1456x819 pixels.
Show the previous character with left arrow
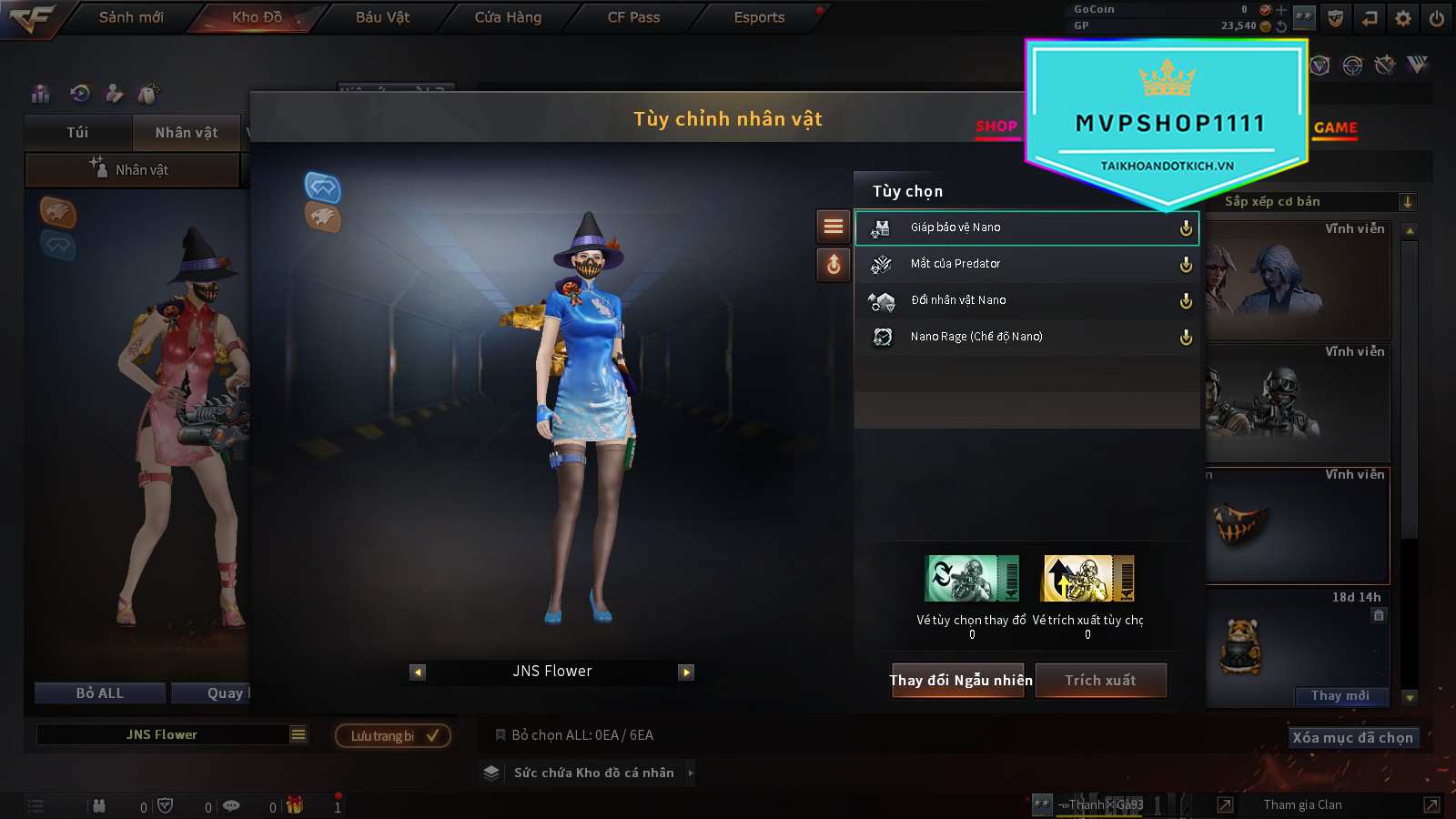tap(418, 672)
